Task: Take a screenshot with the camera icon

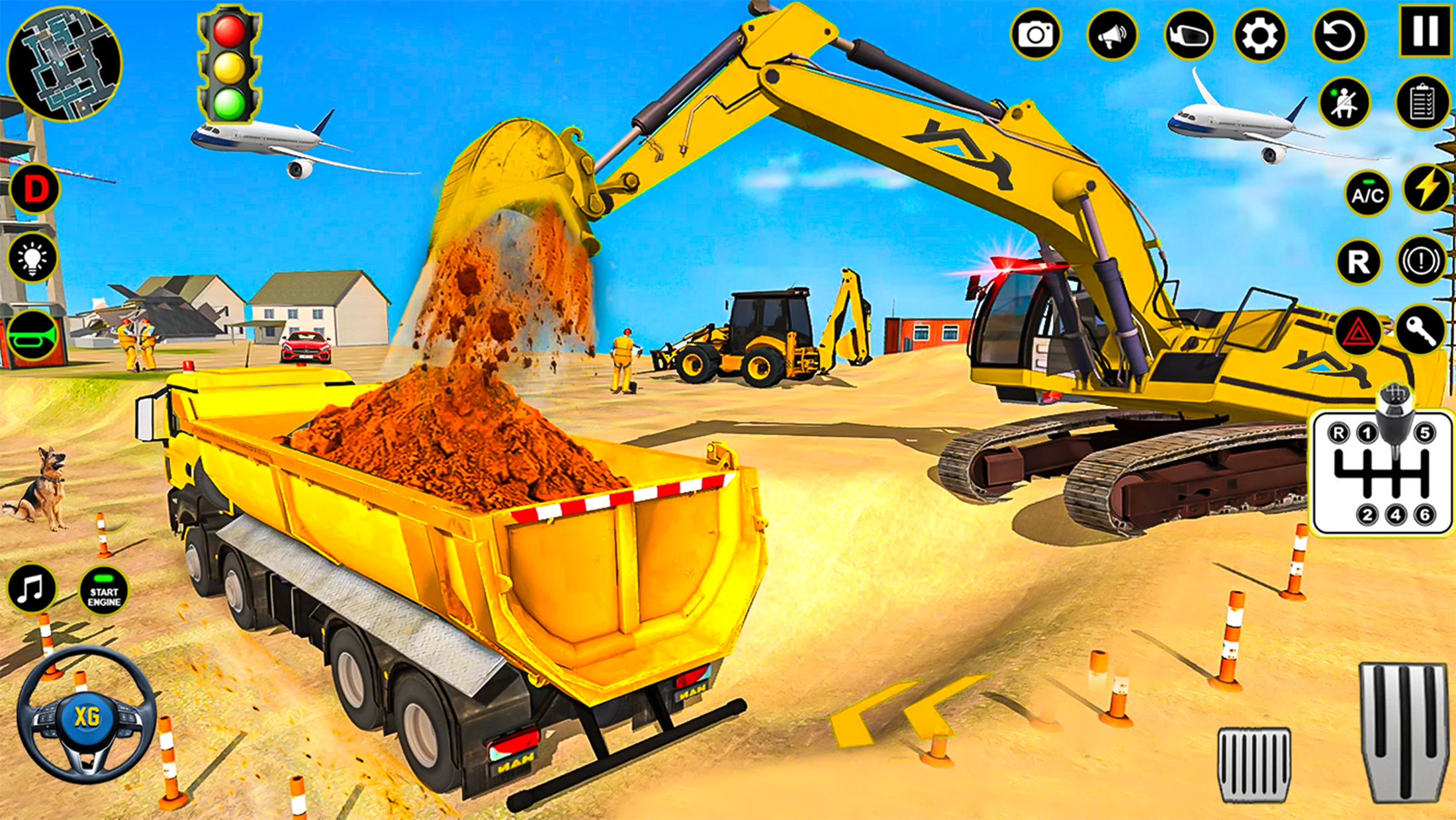Action: (1036, 34)
